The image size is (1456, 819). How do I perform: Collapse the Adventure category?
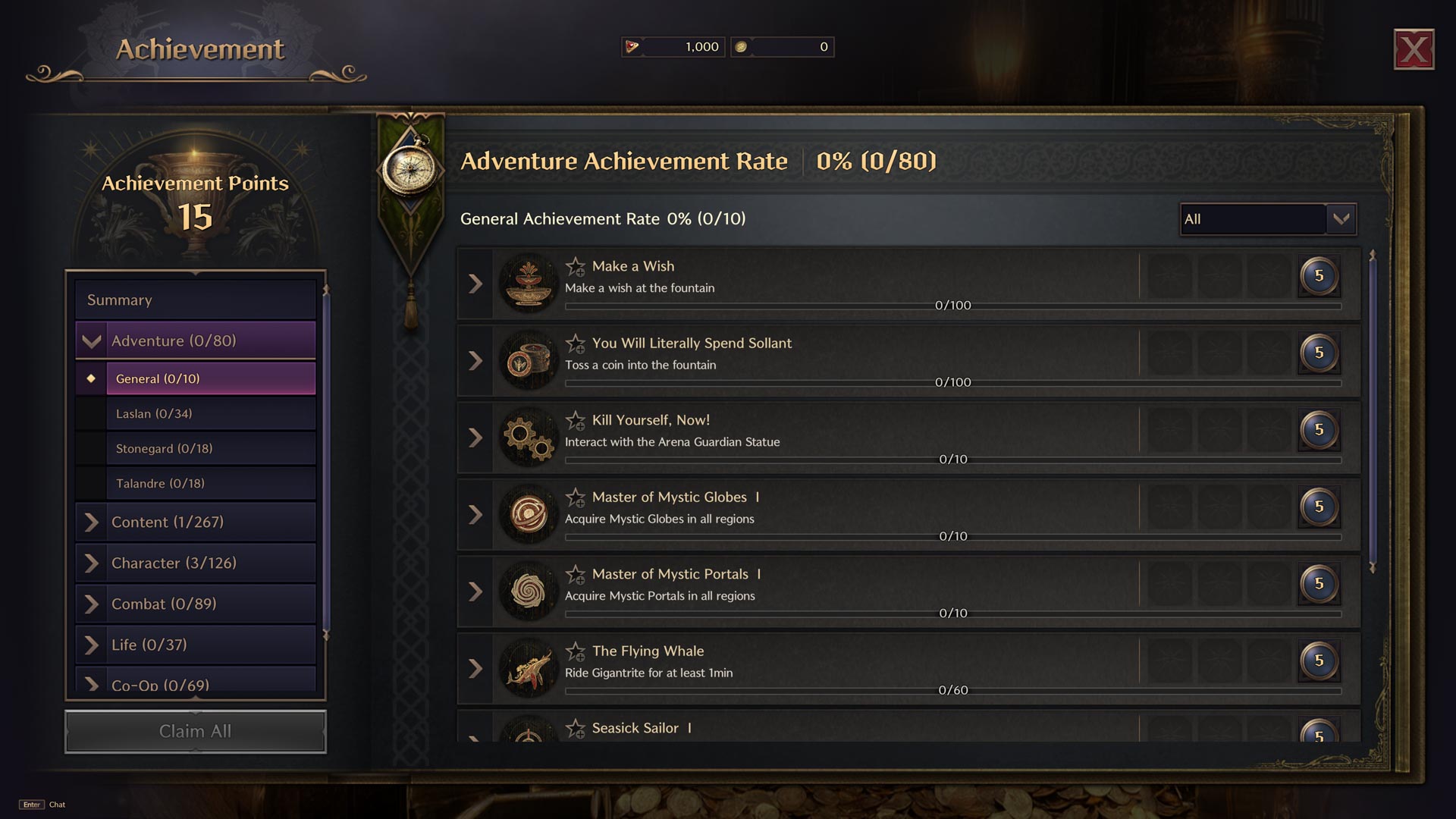(x=92, y=341)
